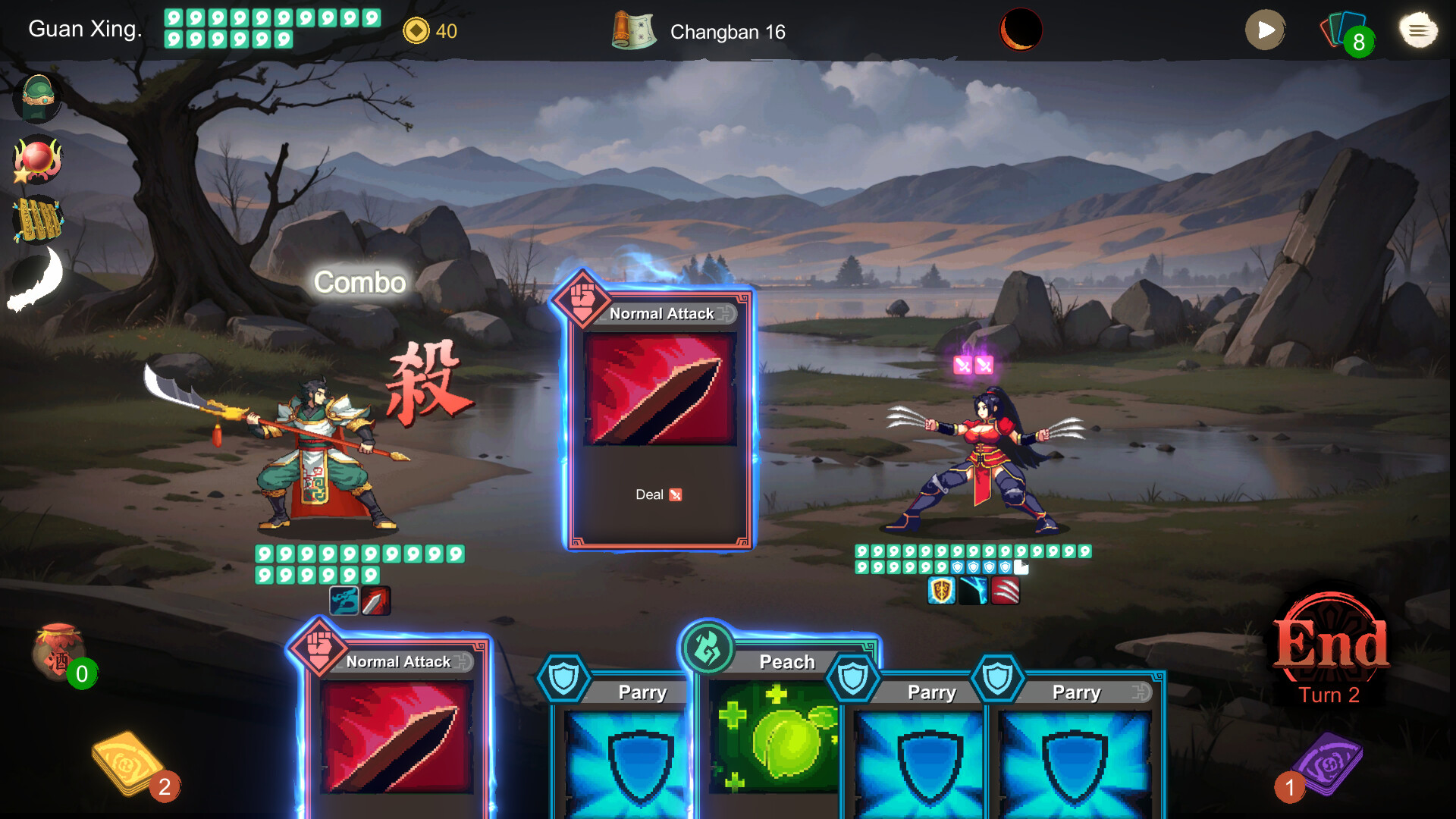Toggle the pink crossed-swords debuff above the enemy
1456x819 pixels.
(973, 366)
